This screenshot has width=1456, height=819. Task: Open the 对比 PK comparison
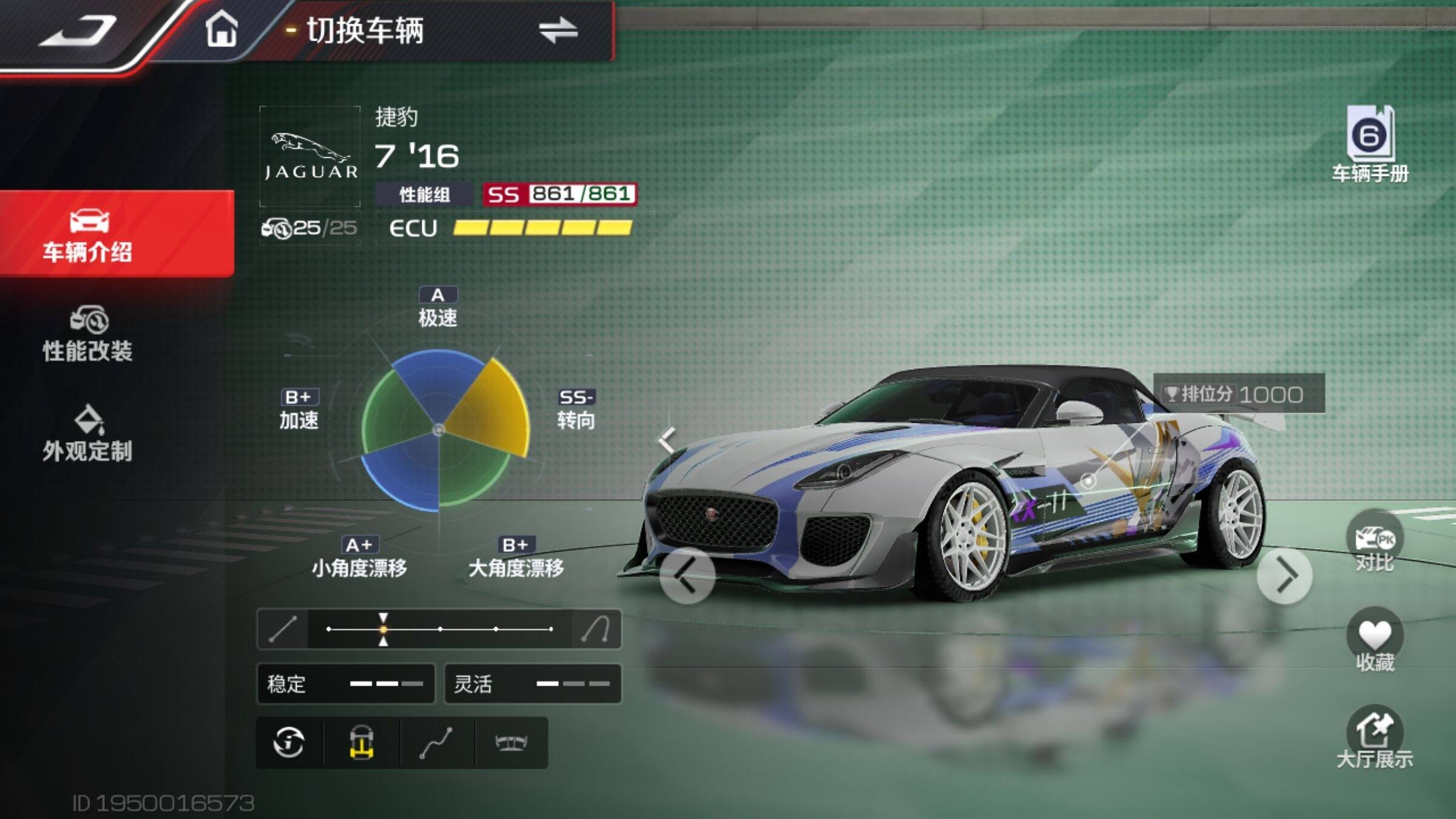[x=1374, y=543]
